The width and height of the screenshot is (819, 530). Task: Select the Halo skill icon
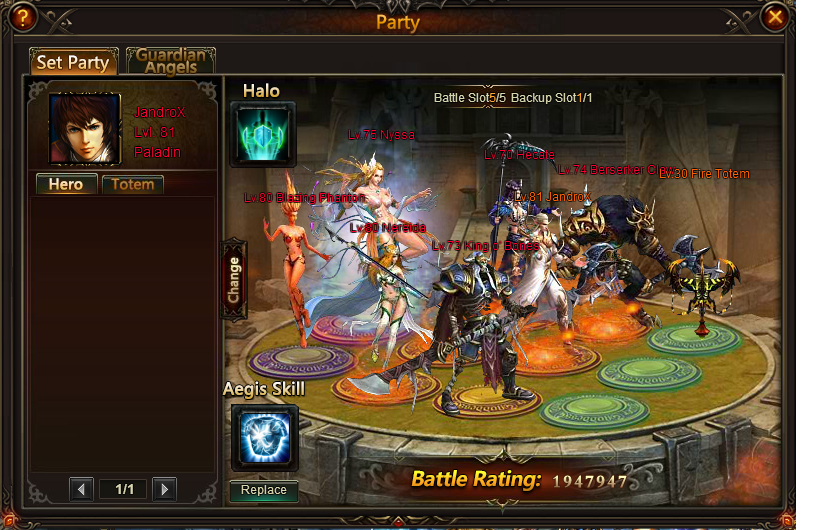[264, 134]
